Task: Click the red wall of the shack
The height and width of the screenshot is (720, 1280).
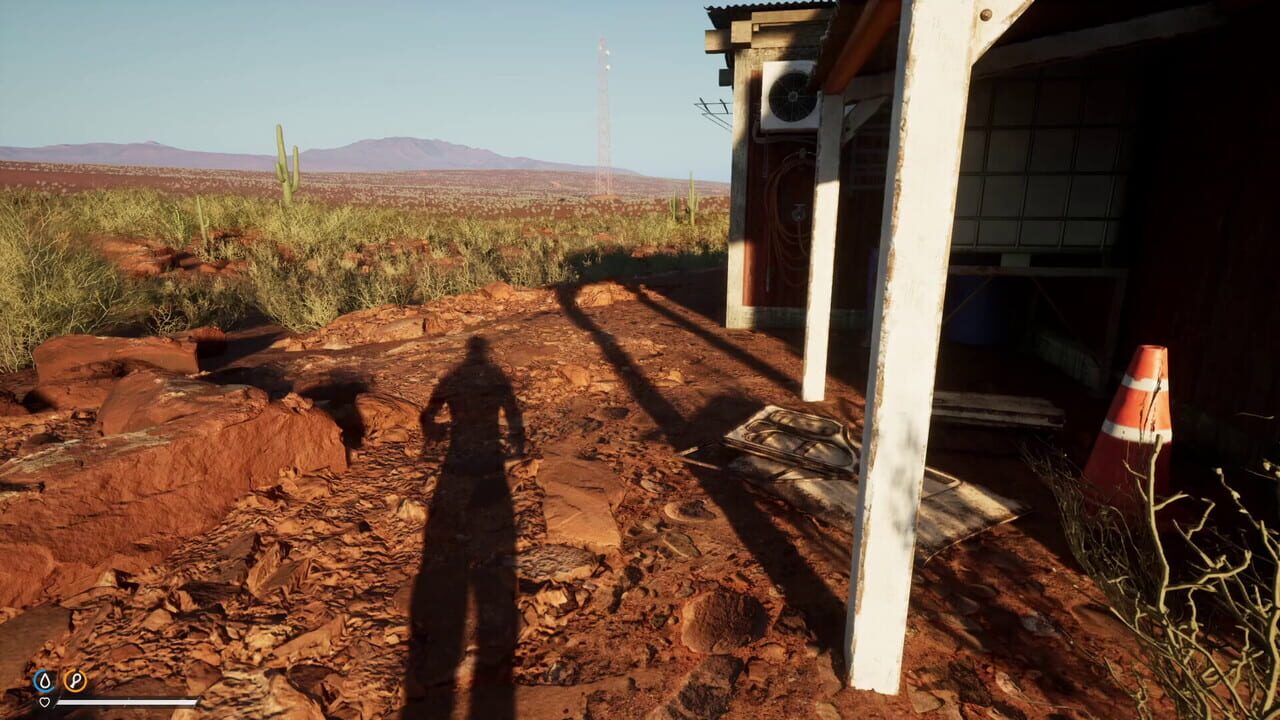Action: click(x=750, y=270)
